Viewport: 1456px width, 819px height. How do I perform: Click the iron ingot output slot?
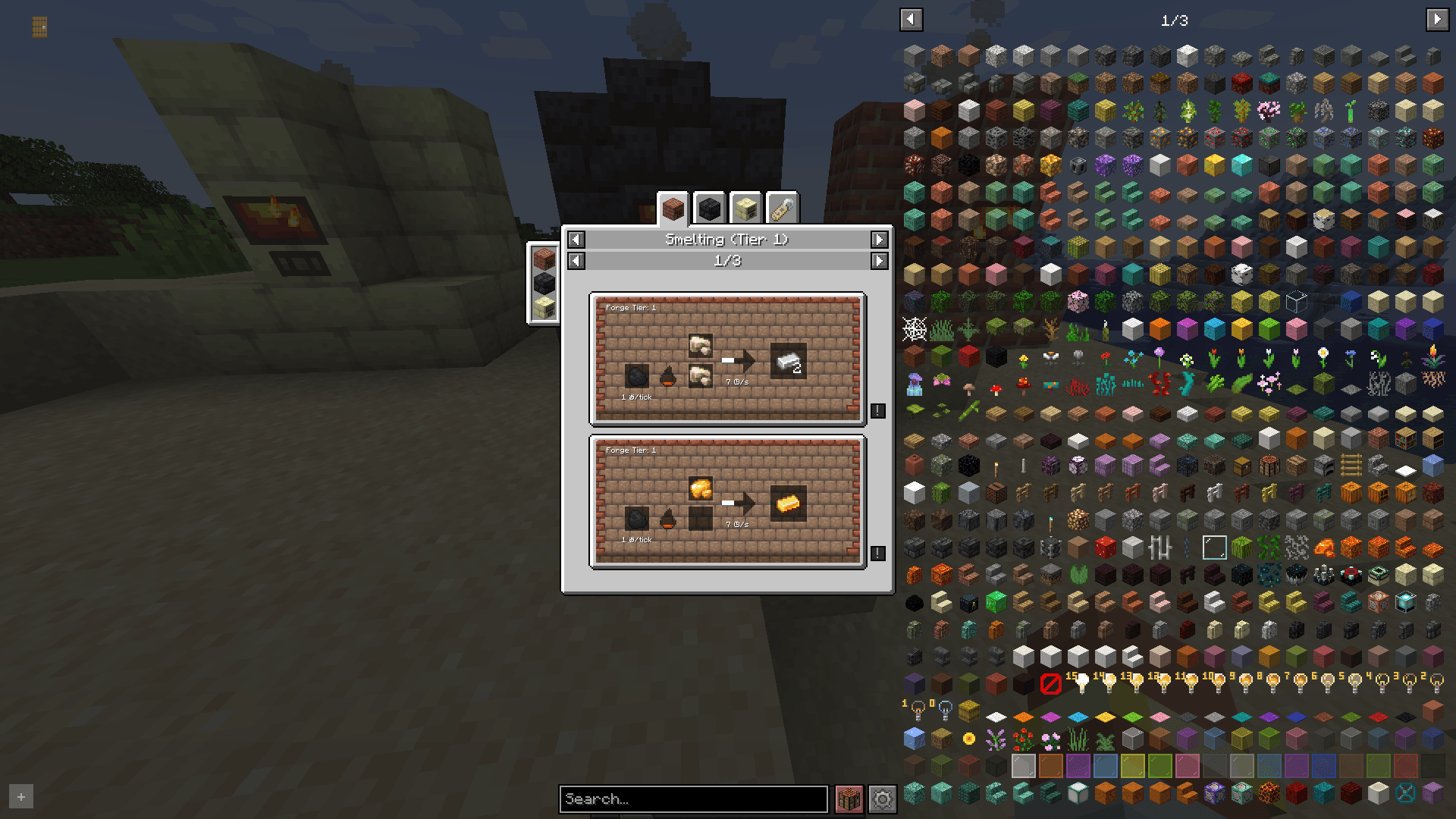[788, 361]
